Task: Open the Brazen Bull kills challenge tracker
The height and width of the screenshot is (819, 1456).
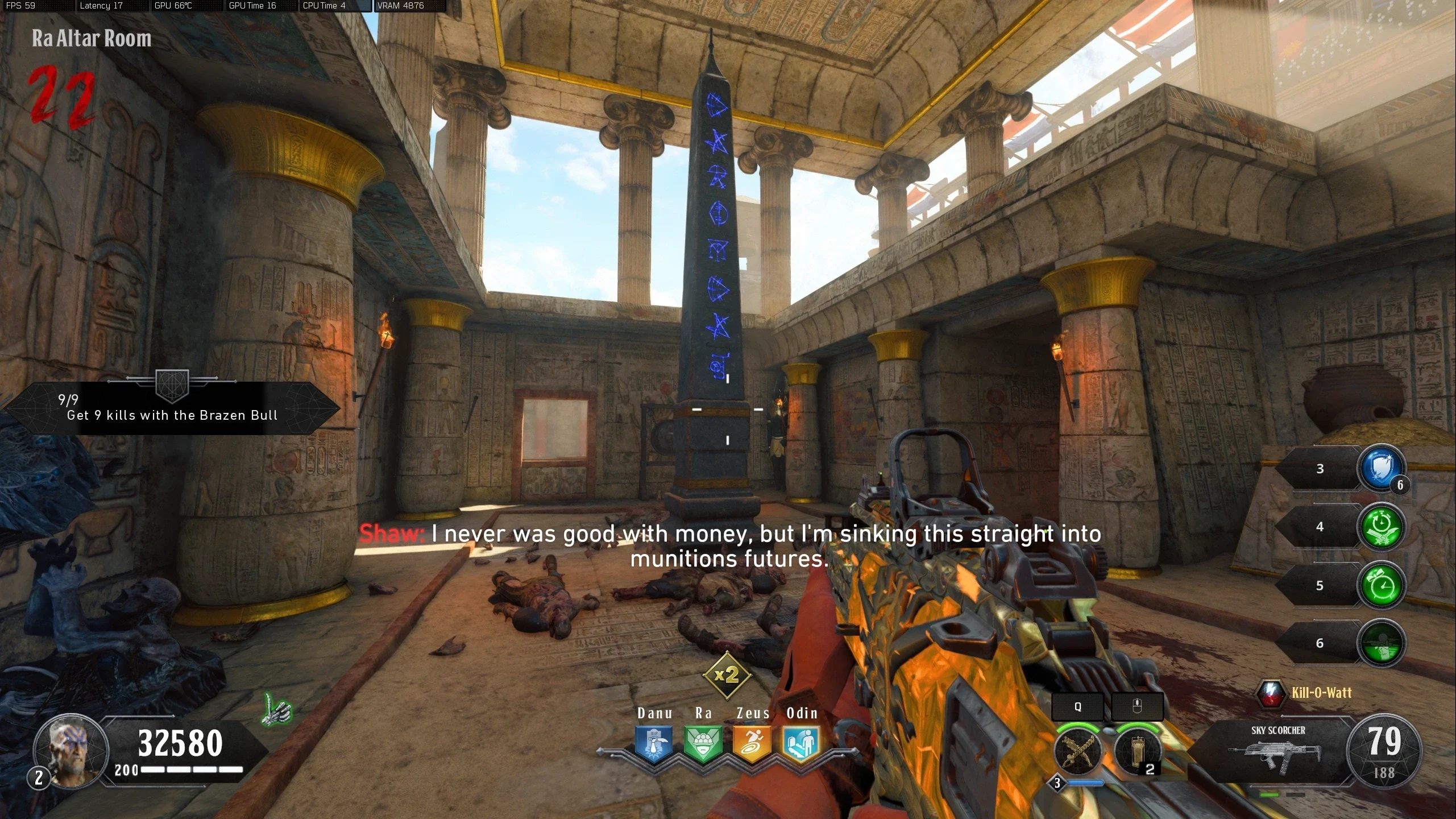Action: click(172, 408)
